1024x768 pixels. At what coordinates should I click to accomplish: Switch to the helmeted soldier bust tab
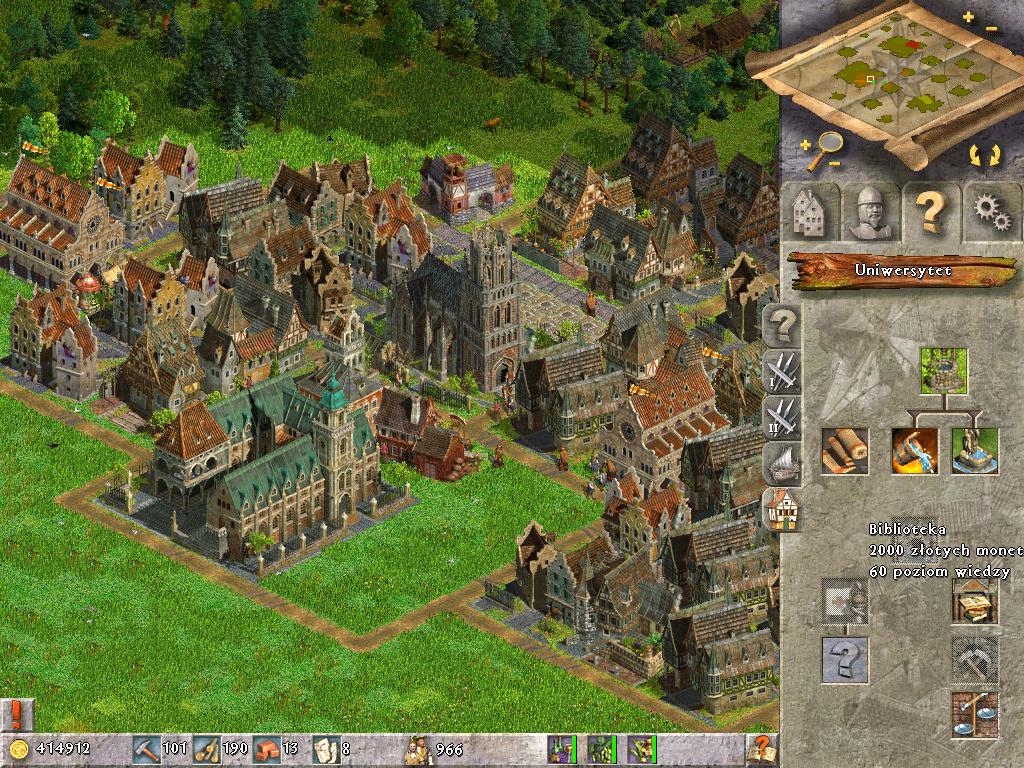(868, 212)
